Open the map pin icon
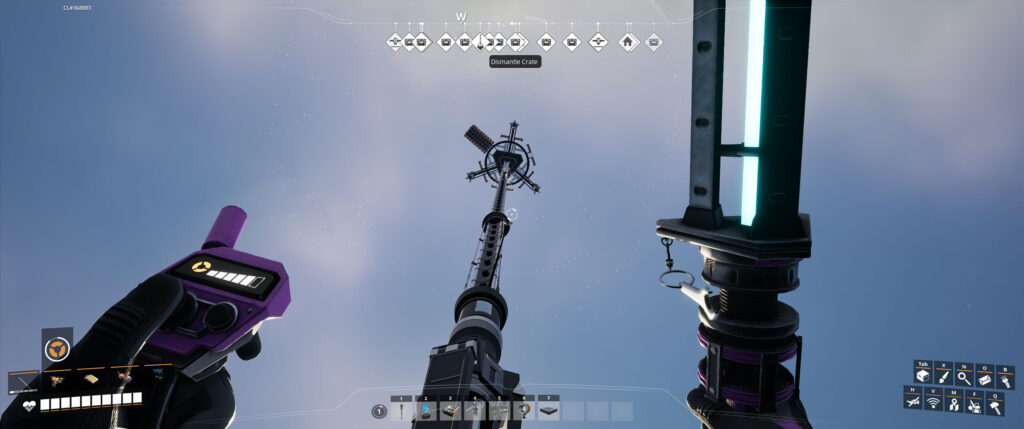The width and height of the screenshot is (1024, 429). (954, 402)
